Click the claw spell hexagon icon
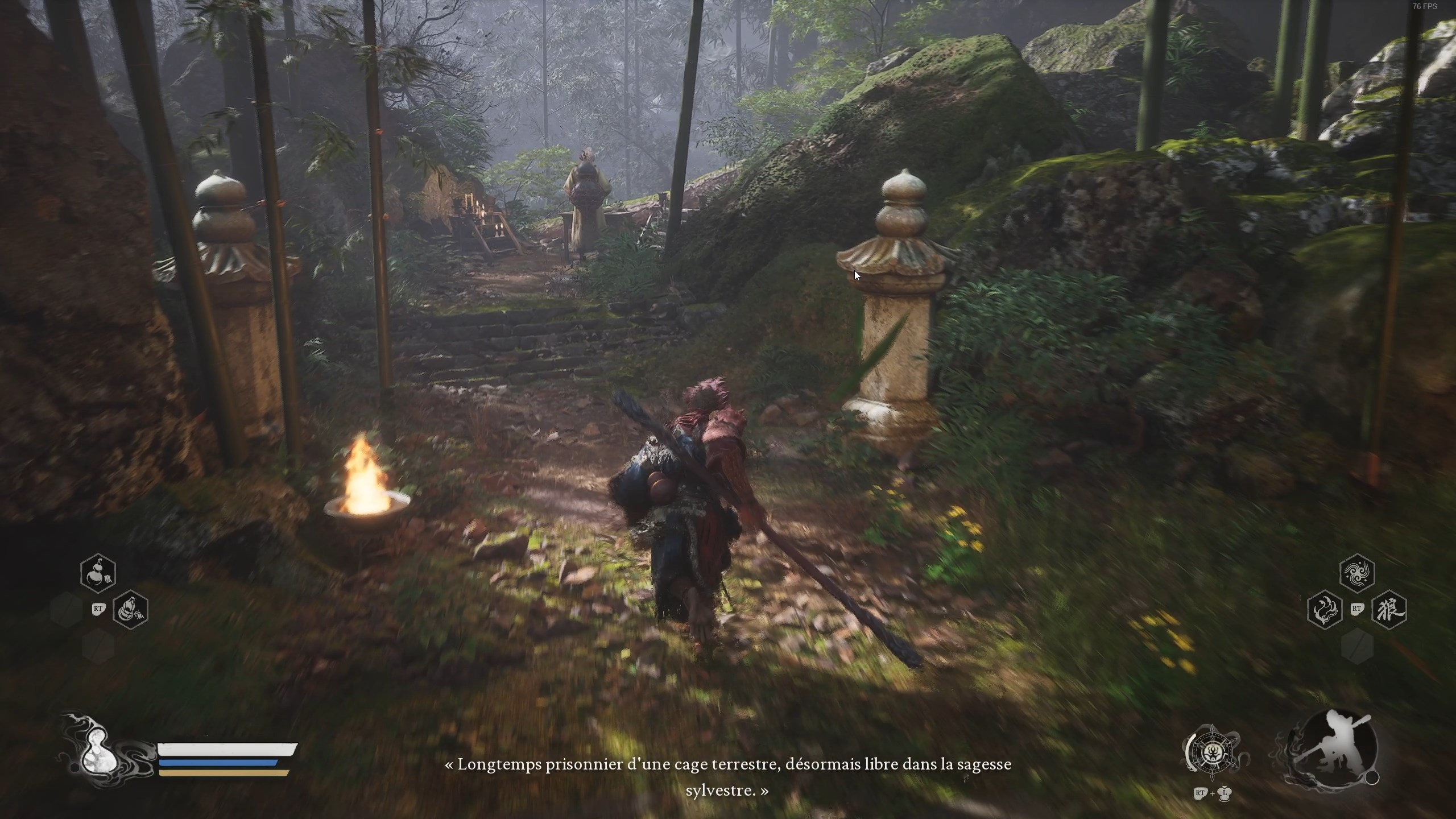The image size is (1456, 819). (x=1324, y=610)
